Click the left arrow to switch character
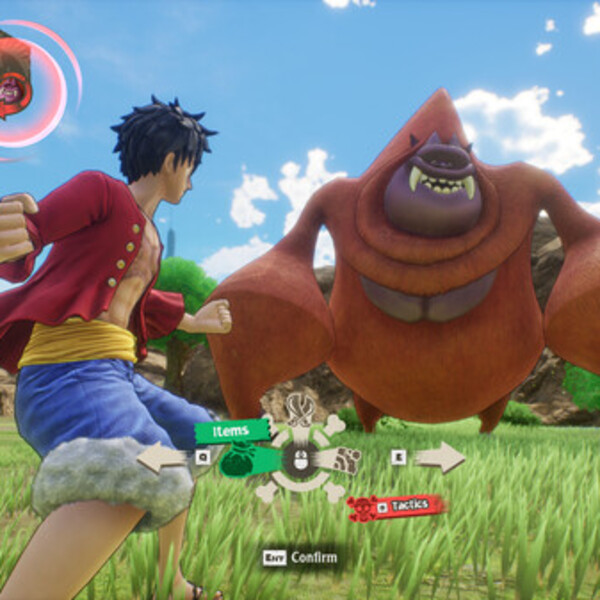The image size is (600, 600). pos(160,458)
